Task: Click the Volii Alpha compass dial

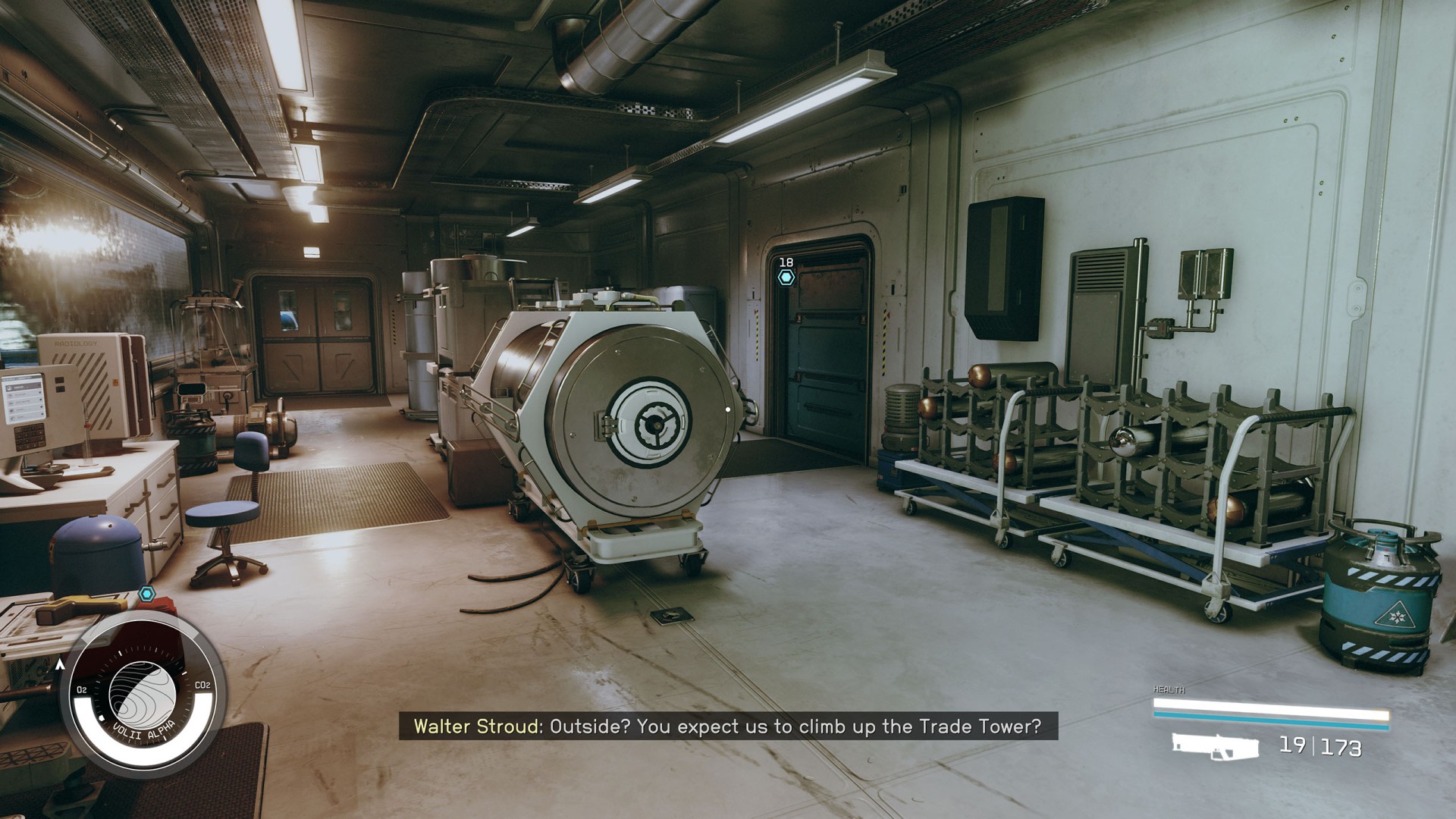Action: click(143, 693)
